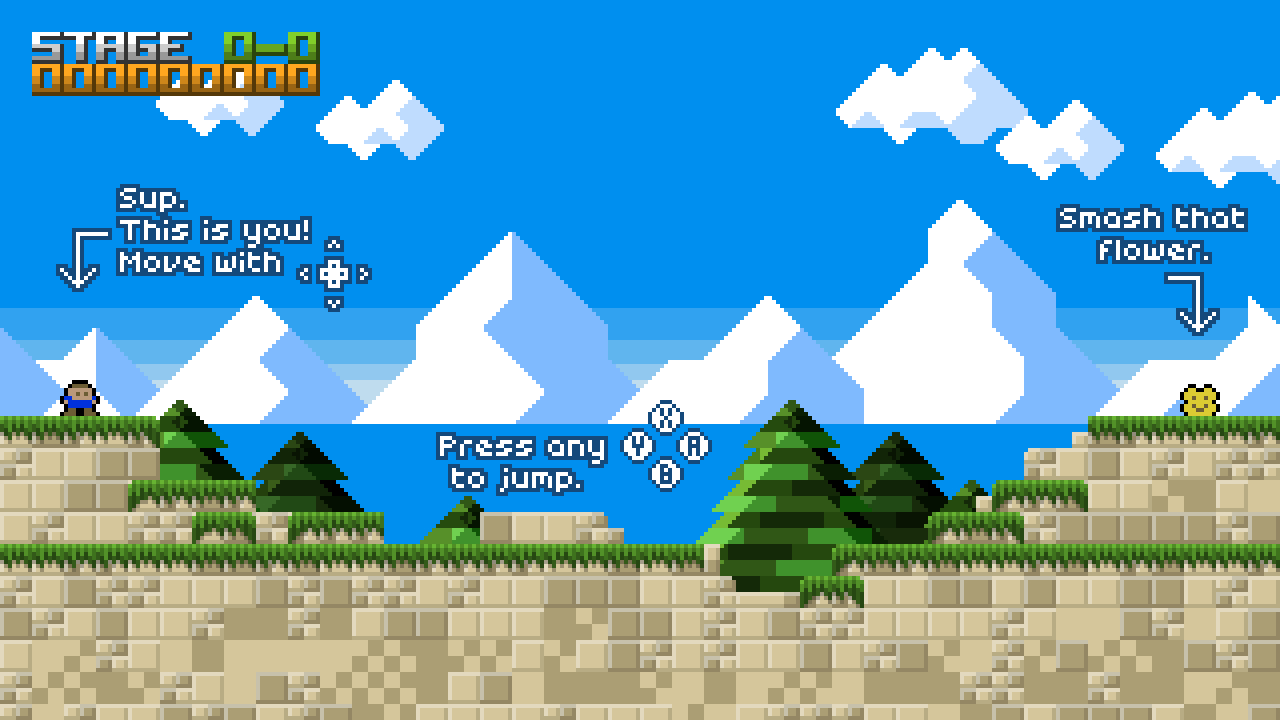Click the yellow flower enemy

click(x=1198, y=400)
